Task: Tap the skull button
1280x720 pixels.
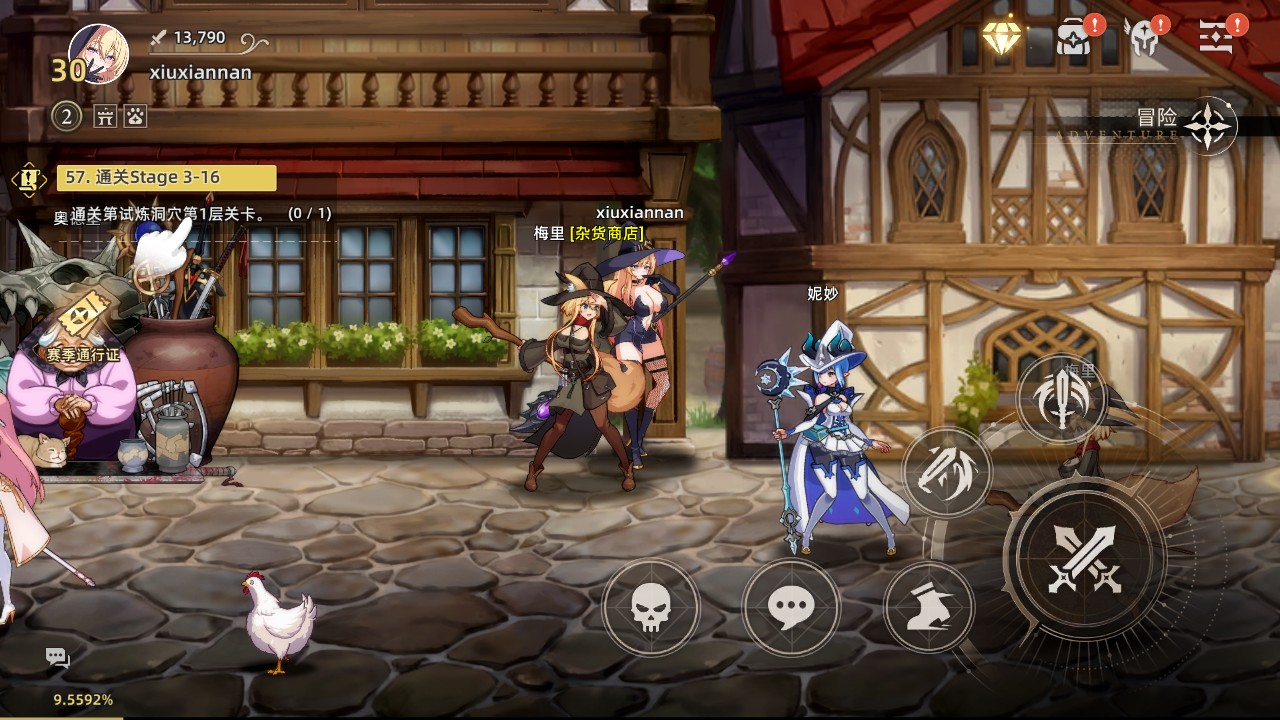Action: point(651,607)
